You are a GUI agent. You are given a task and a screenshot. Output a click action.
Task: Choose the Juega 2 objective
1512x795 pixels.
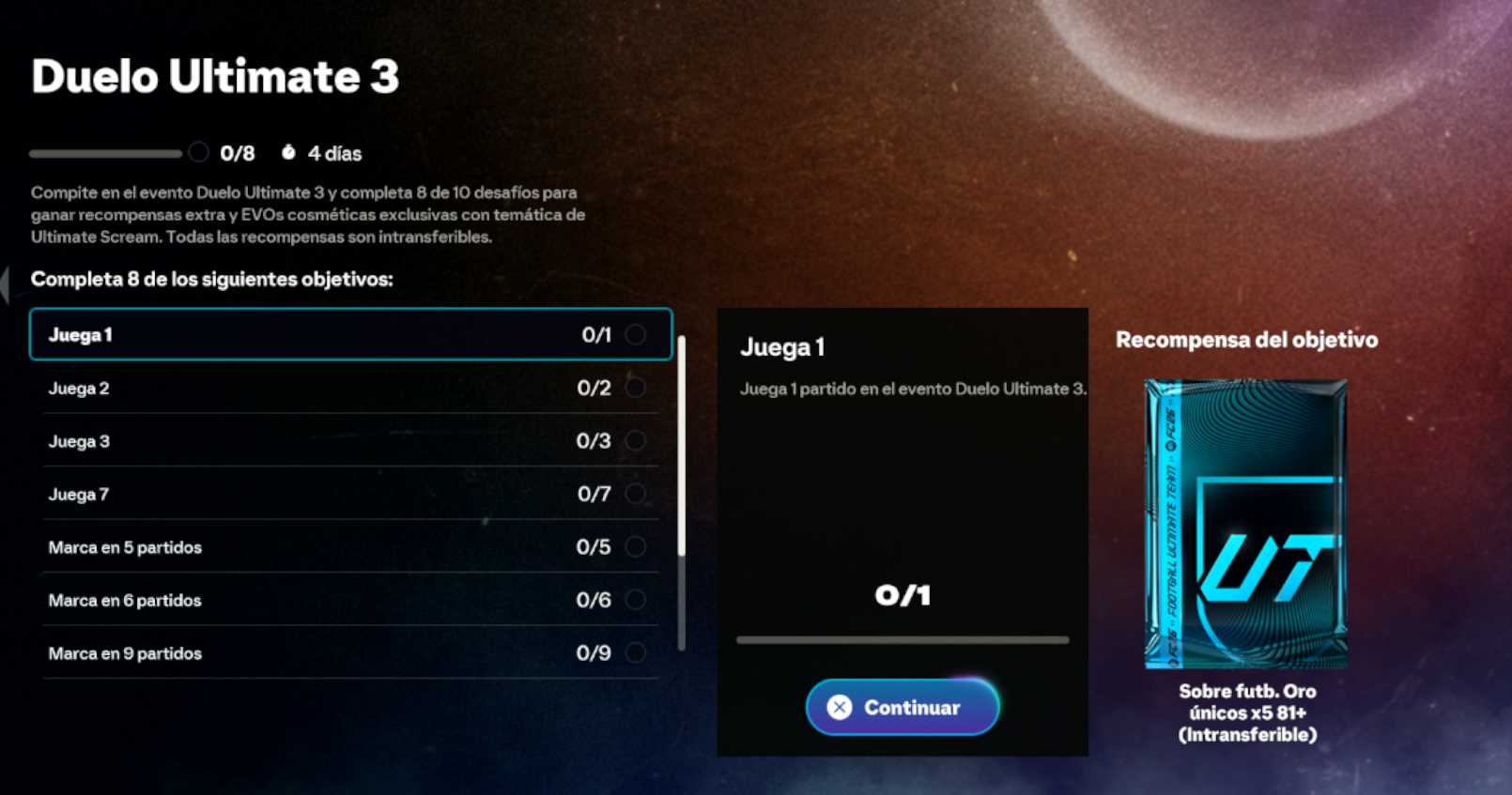tap(350, 388)
